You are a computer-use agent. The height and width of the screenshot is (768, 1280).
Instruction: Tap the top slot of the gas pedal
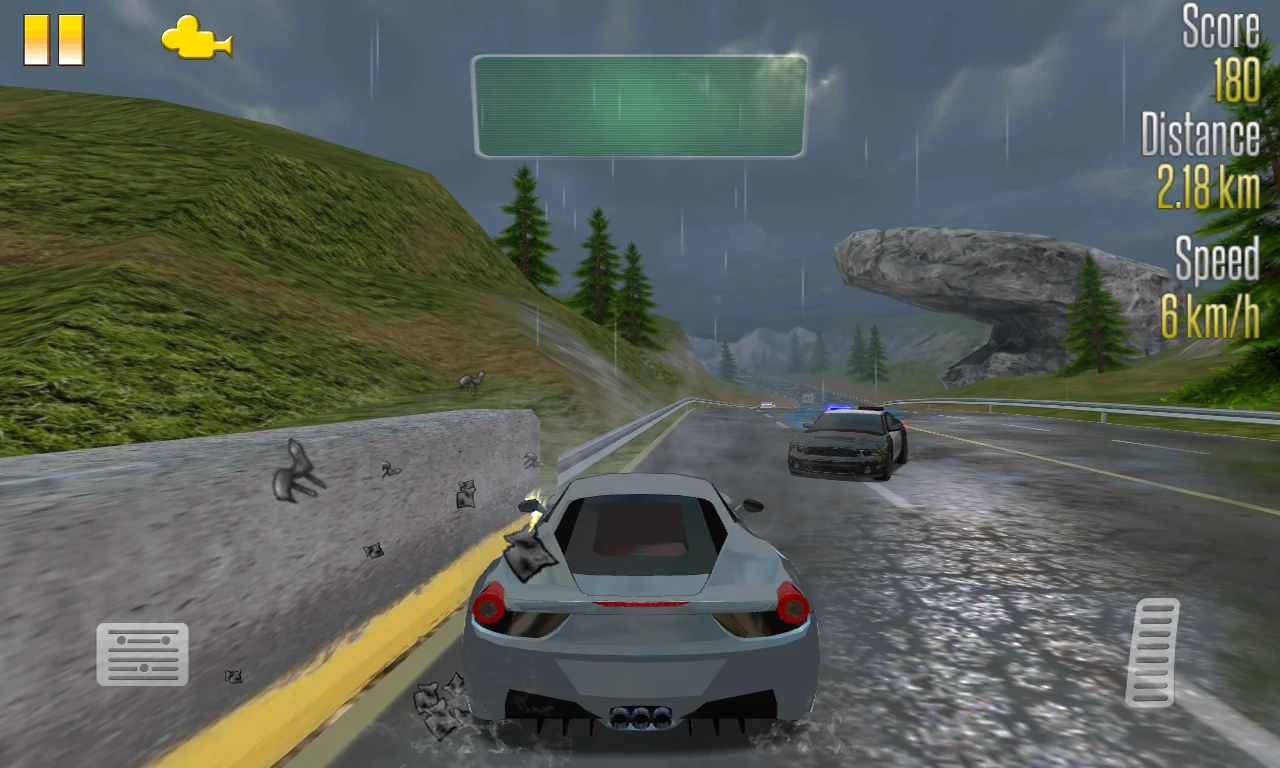click(x=1157, y=608)
